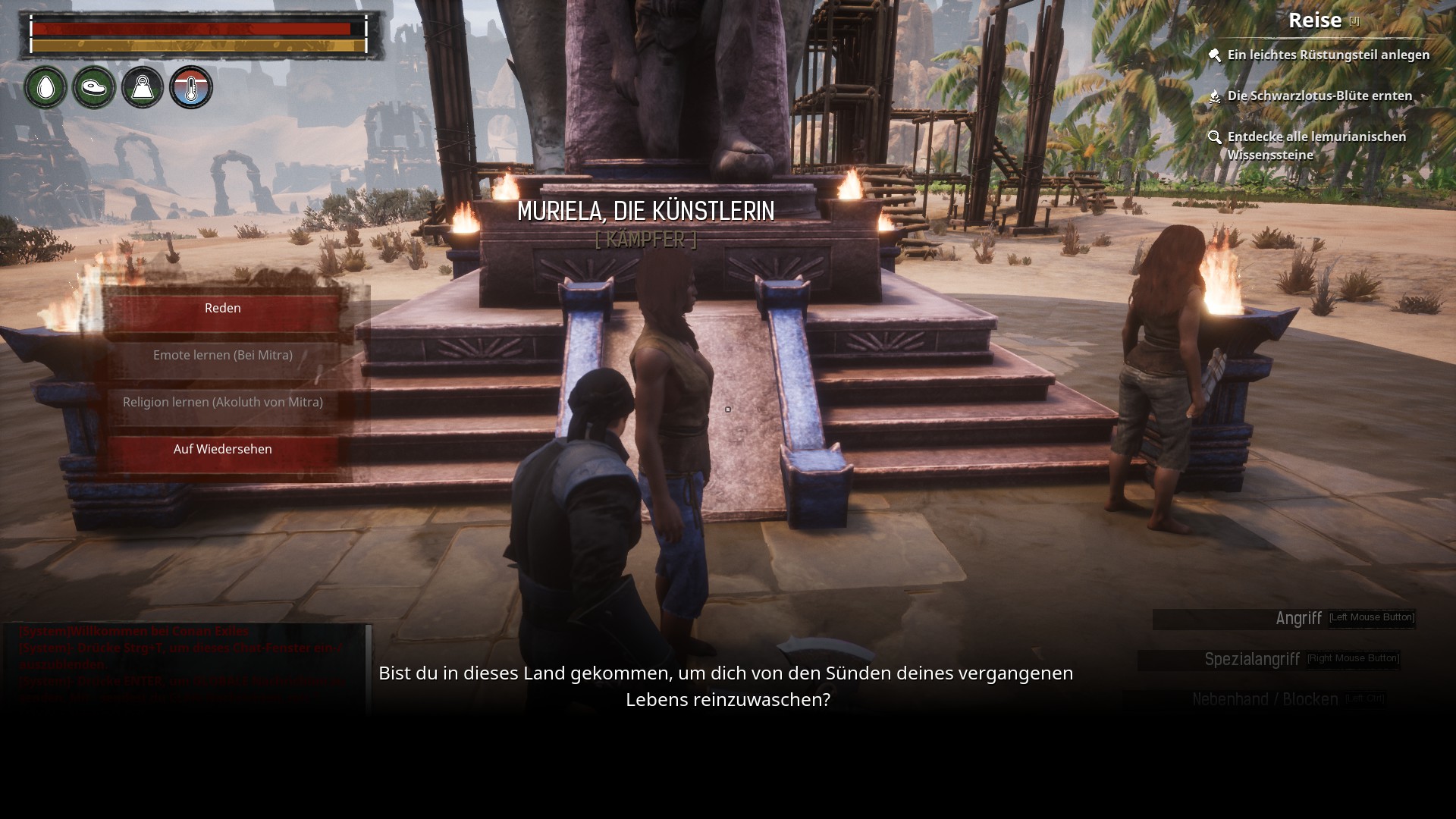Check the meat hunger status icon

pos(94,88)
